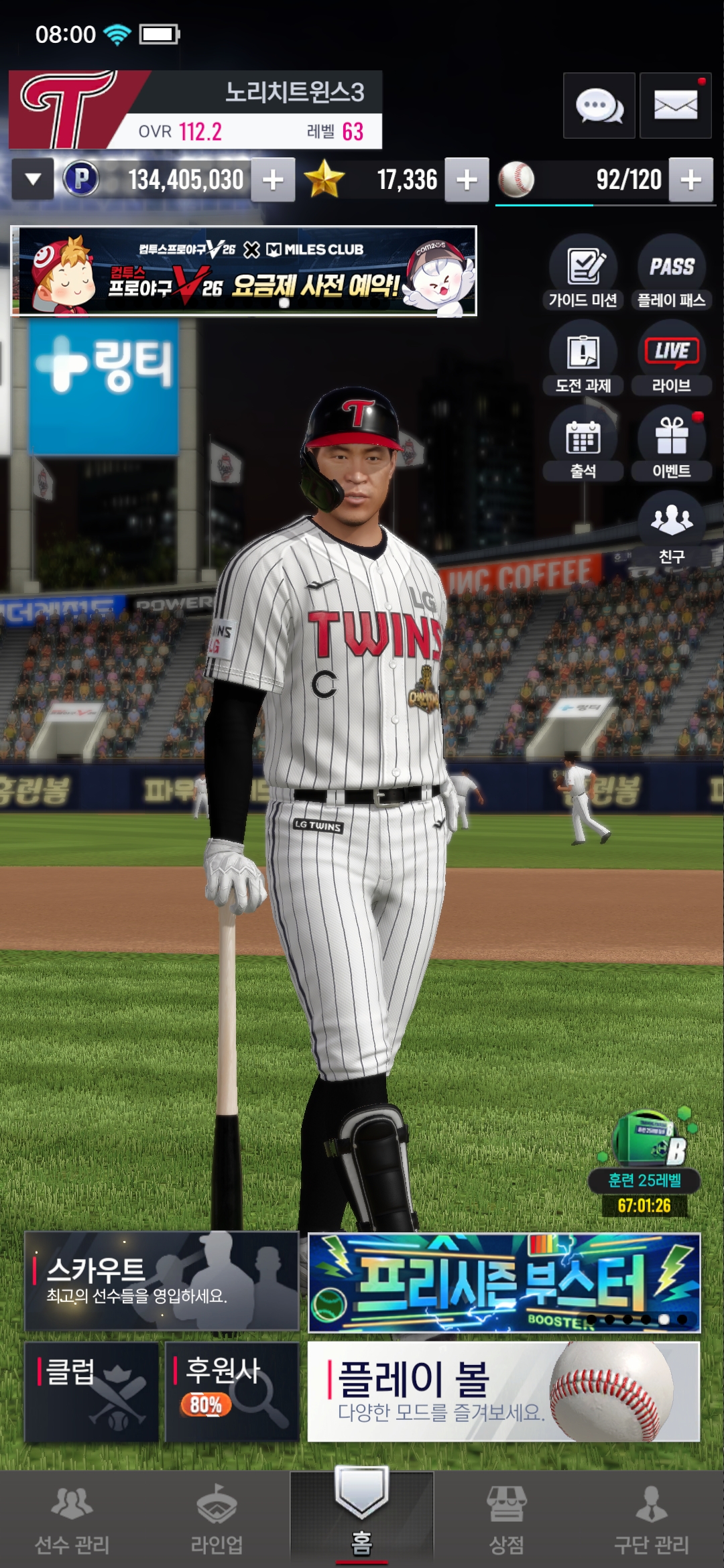Tap the 플레이 볼 play ball button
Screen dimensions: 724x1568
(503, 1392)
